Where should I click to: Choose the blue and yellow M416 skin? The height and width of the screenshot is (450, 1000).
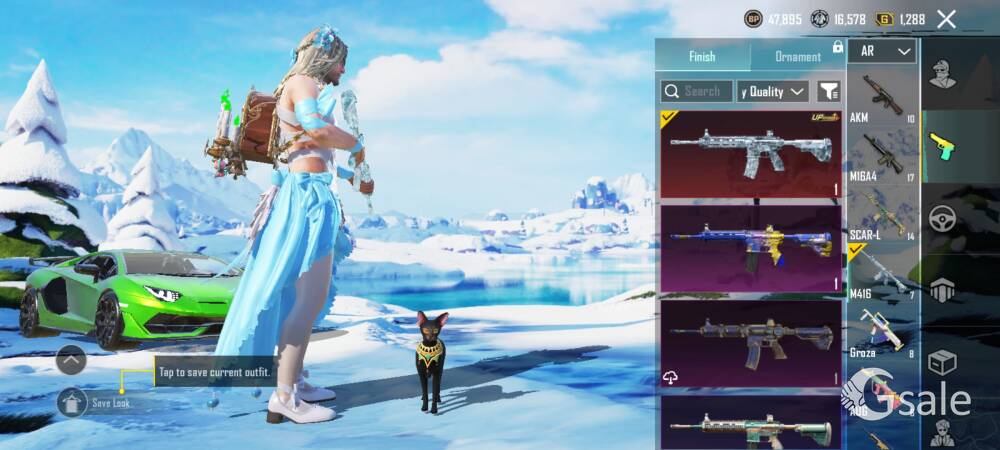[x=750, y=247]
